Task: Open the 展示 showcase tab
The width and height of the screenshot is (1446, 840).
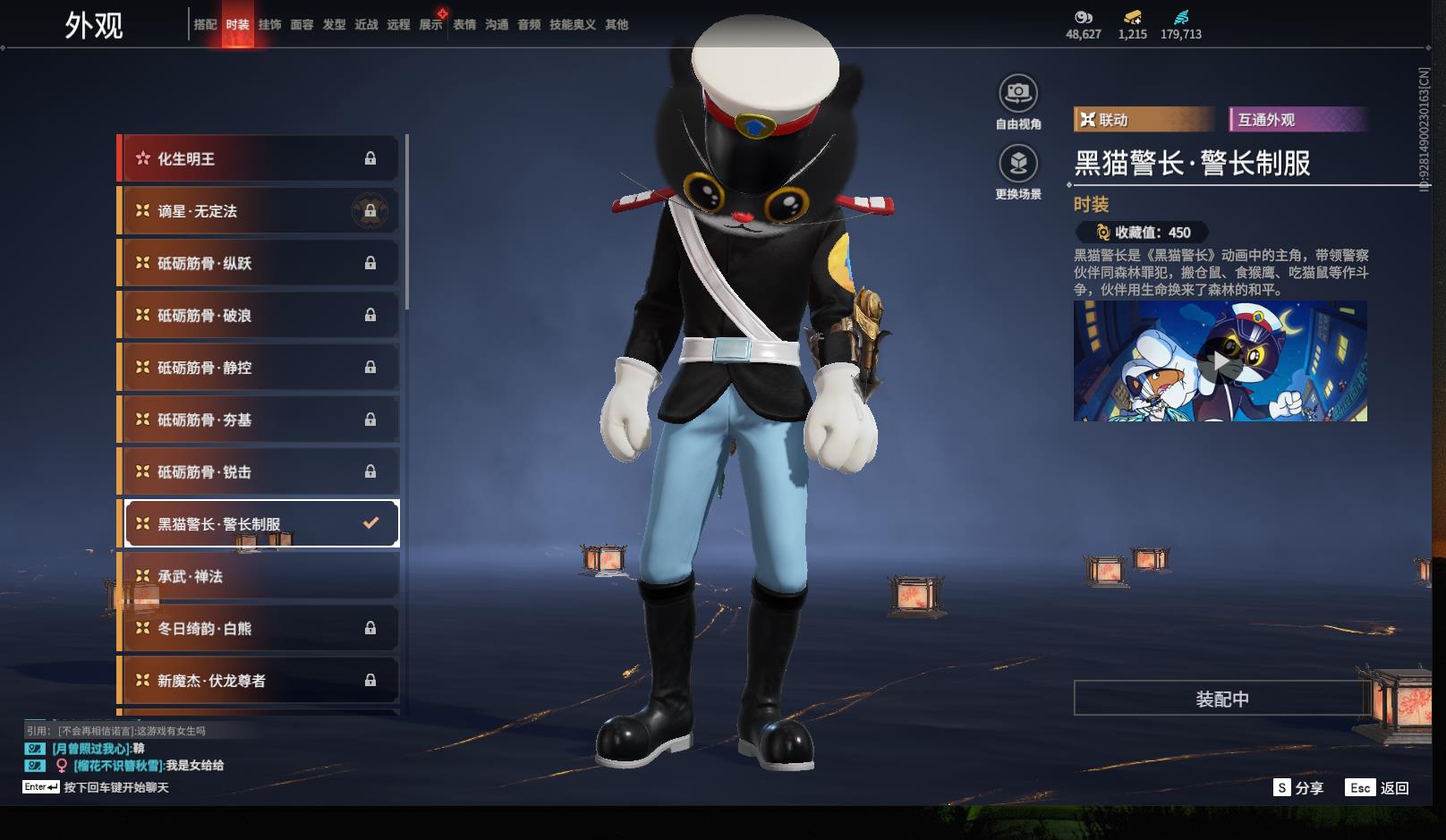Action: coord(430,25)
